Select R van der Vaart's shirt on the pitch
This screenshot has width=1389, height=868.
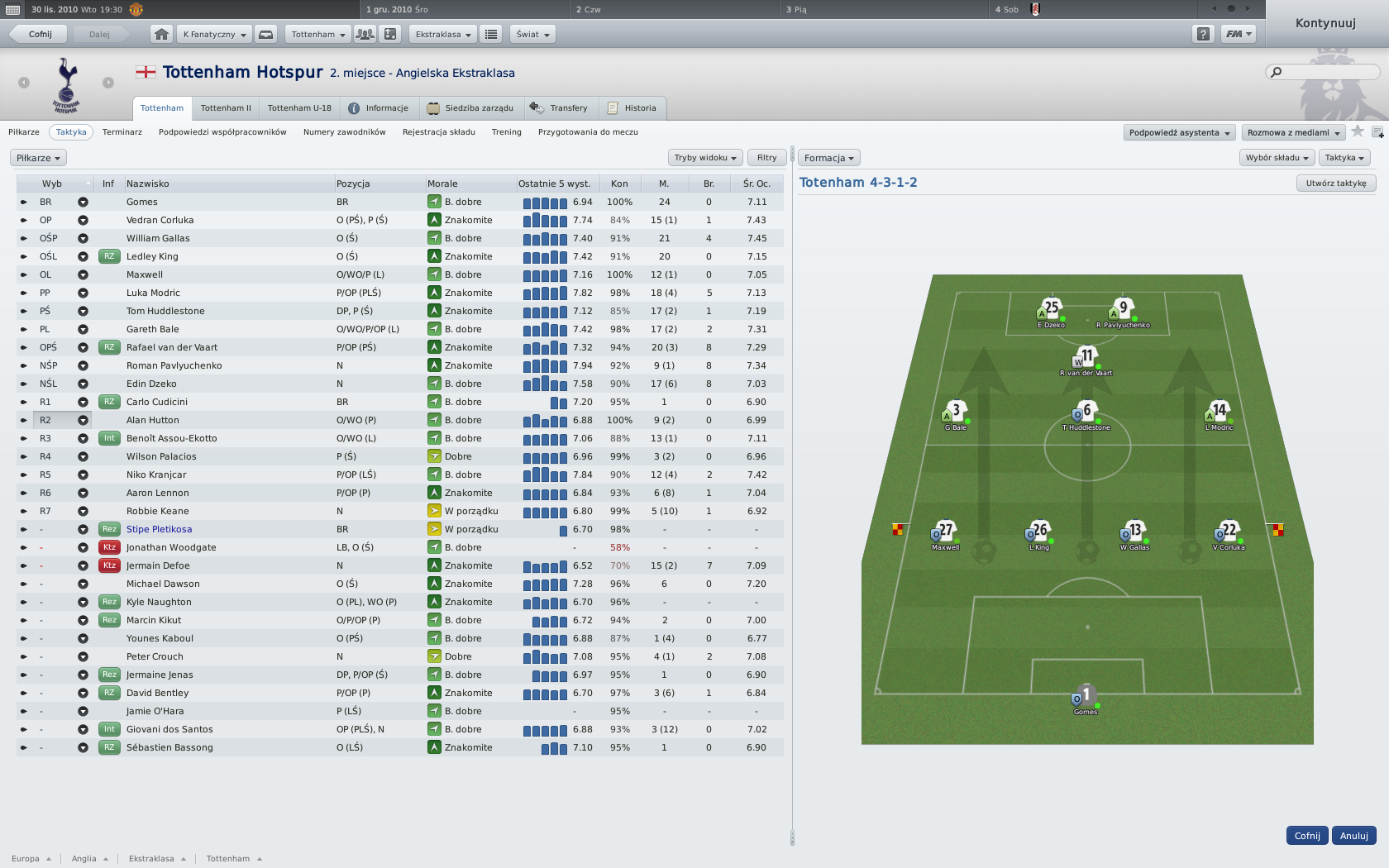click(x=1086, y=359)
